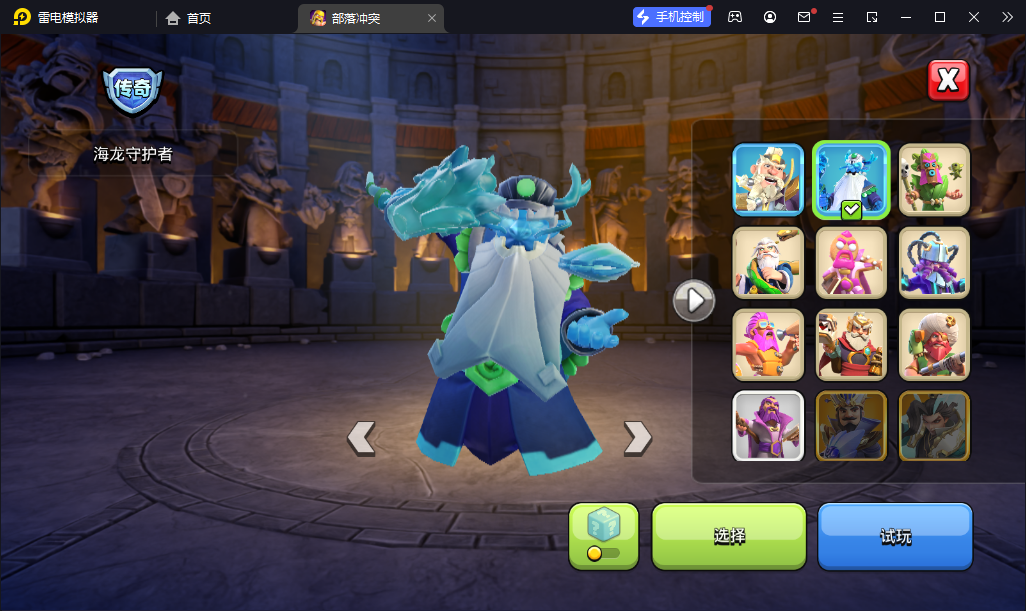The height and width of the screenshot is (611, 1026).
Task: Choose the pink gingerbread warden skin
Action: coord(851,262)
